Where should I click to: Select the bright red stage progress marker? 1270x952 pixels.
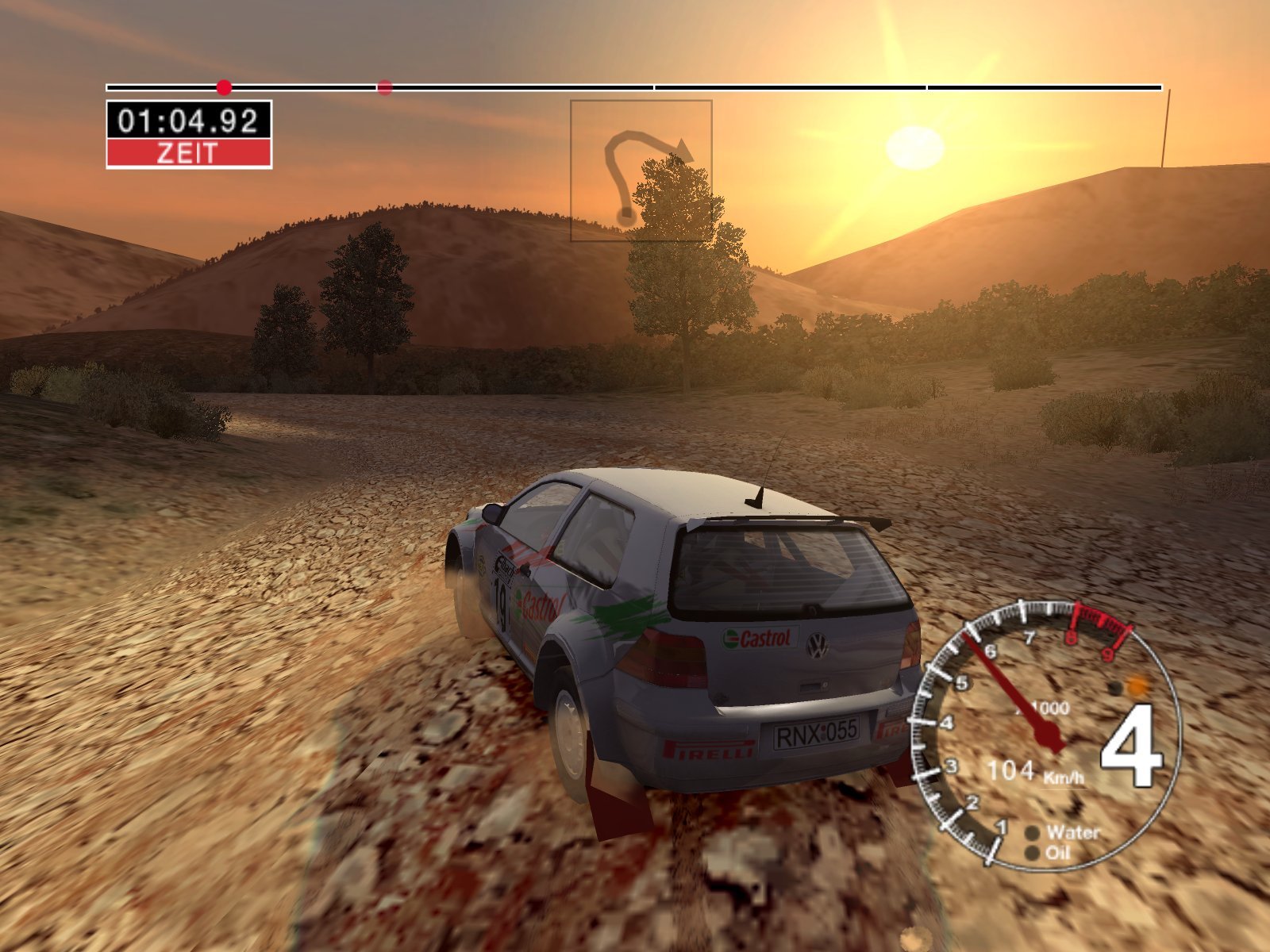(225, 86)
